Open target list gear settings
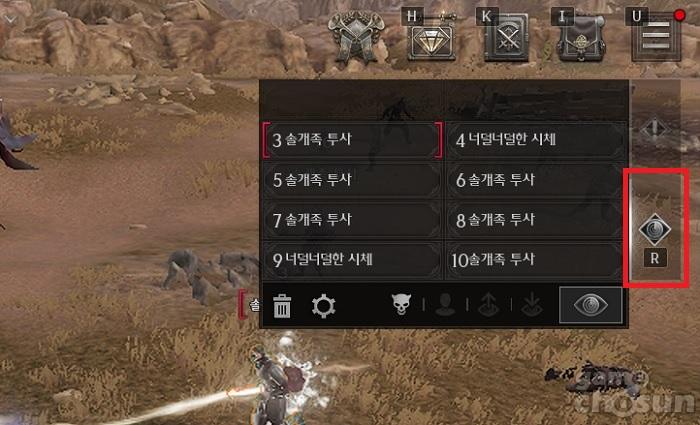Image resolution: width=700 pixels, height=425 pixels. coord(323,306)
